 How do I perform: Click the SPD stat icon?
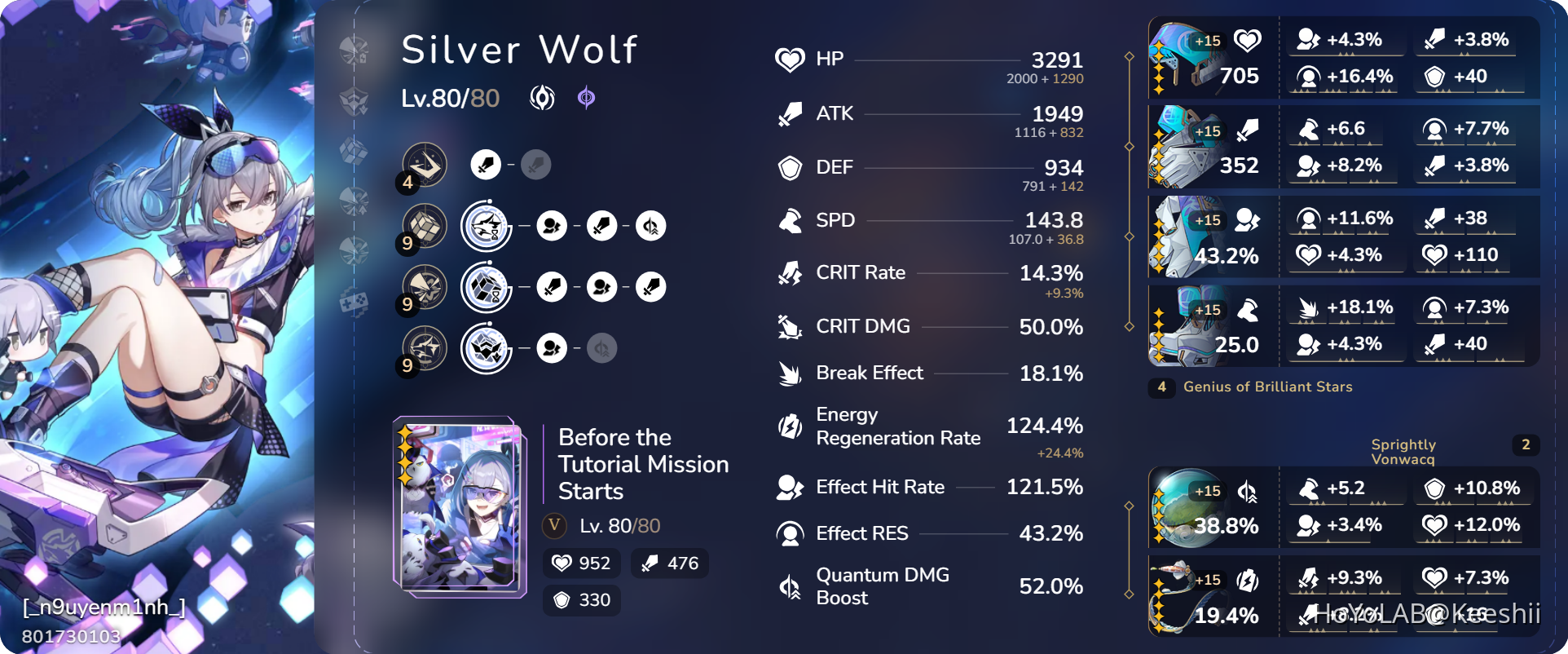(x=789, y=220)
